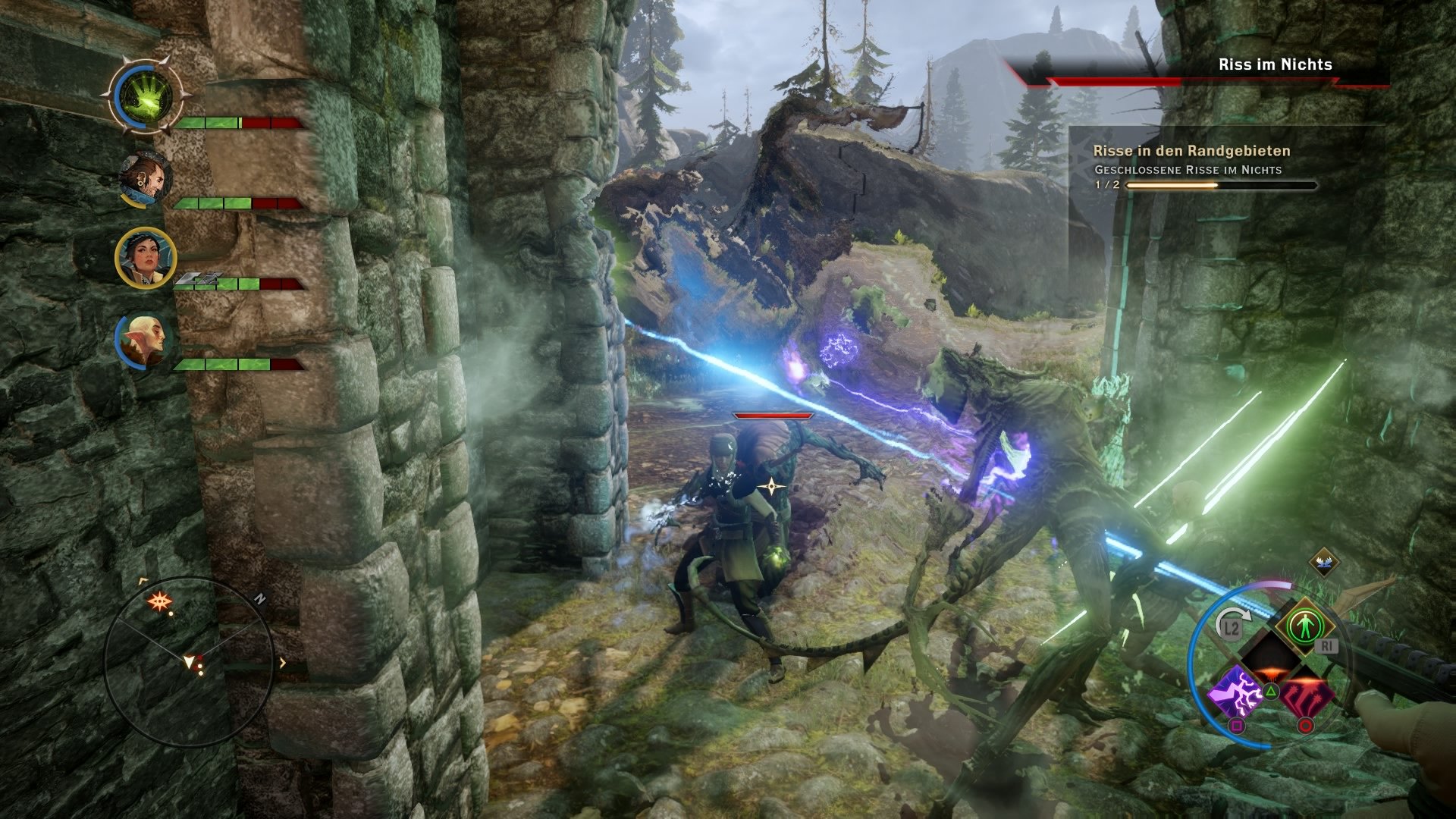Click the Risse in den Randgebieten quest title
Image resolution: width=1456 pixels, height=819 pixels.
click(1191, 150)
